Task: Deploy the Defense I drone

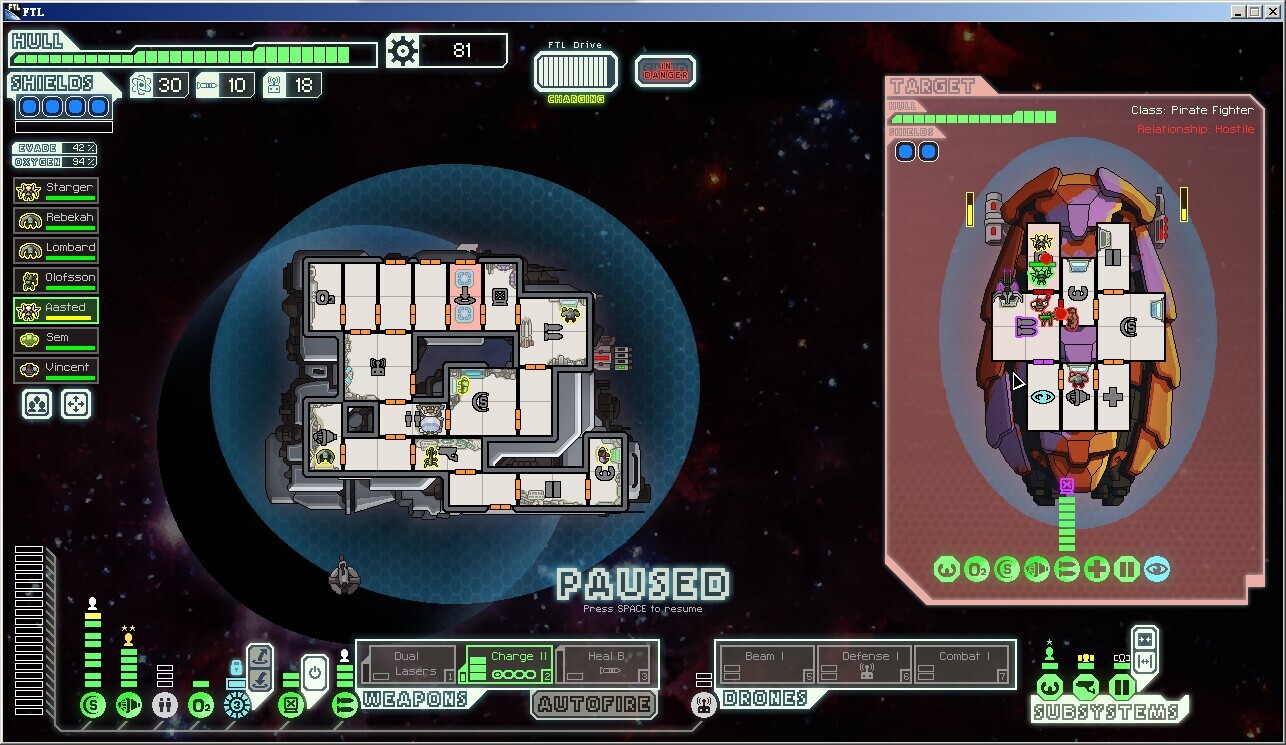Action: (x=865, y=664)
